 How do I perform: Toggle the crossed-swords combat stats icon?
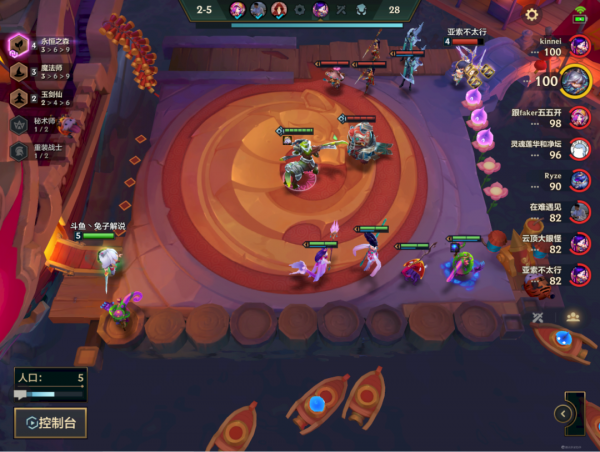coord(539,317)
